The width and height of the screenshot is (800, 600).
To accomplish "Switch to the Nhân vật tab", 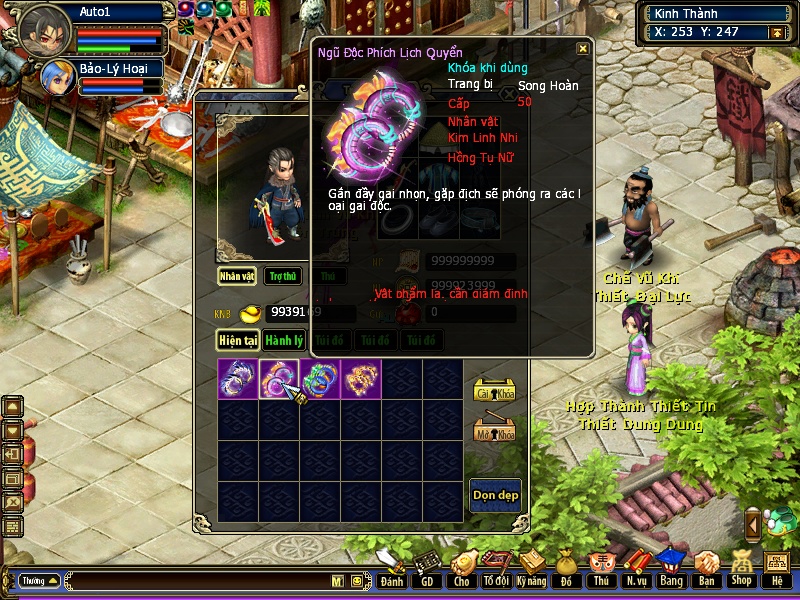I will 237,276.
